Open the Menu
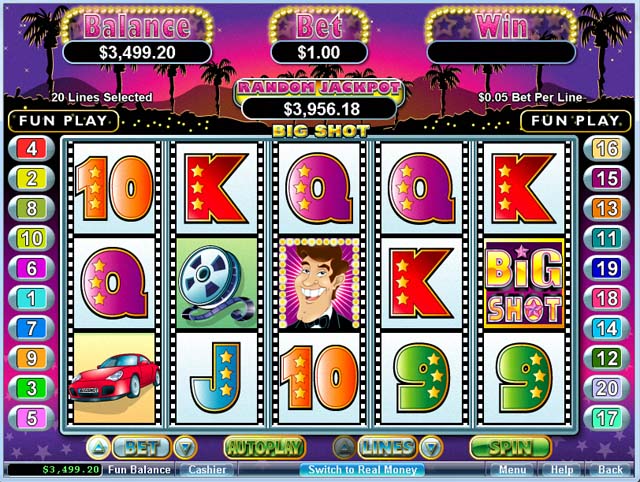This screenshot has height=482, width=640. (x=512, y=469)
